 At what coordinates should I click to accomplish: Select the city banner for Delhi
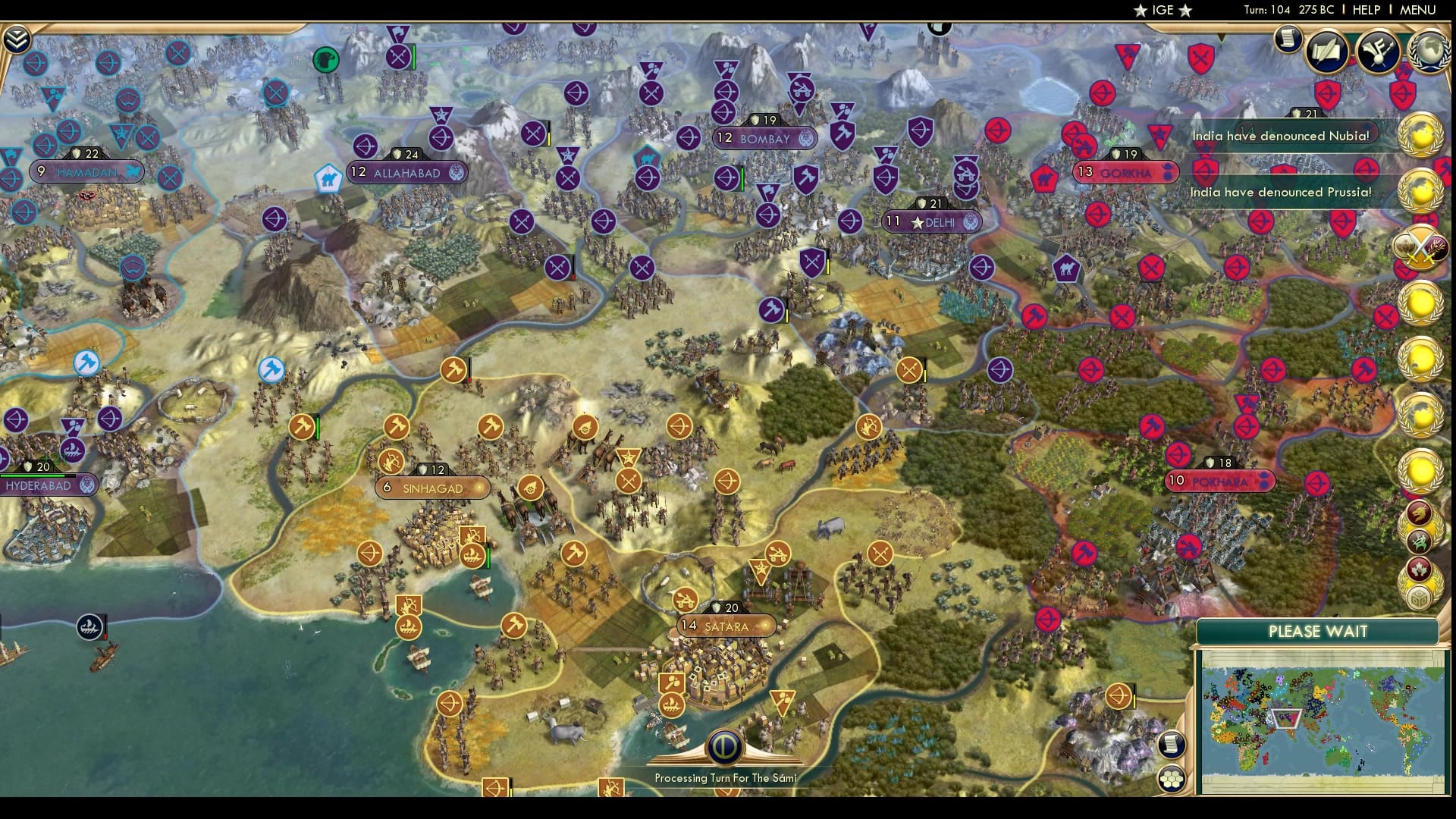931,221
